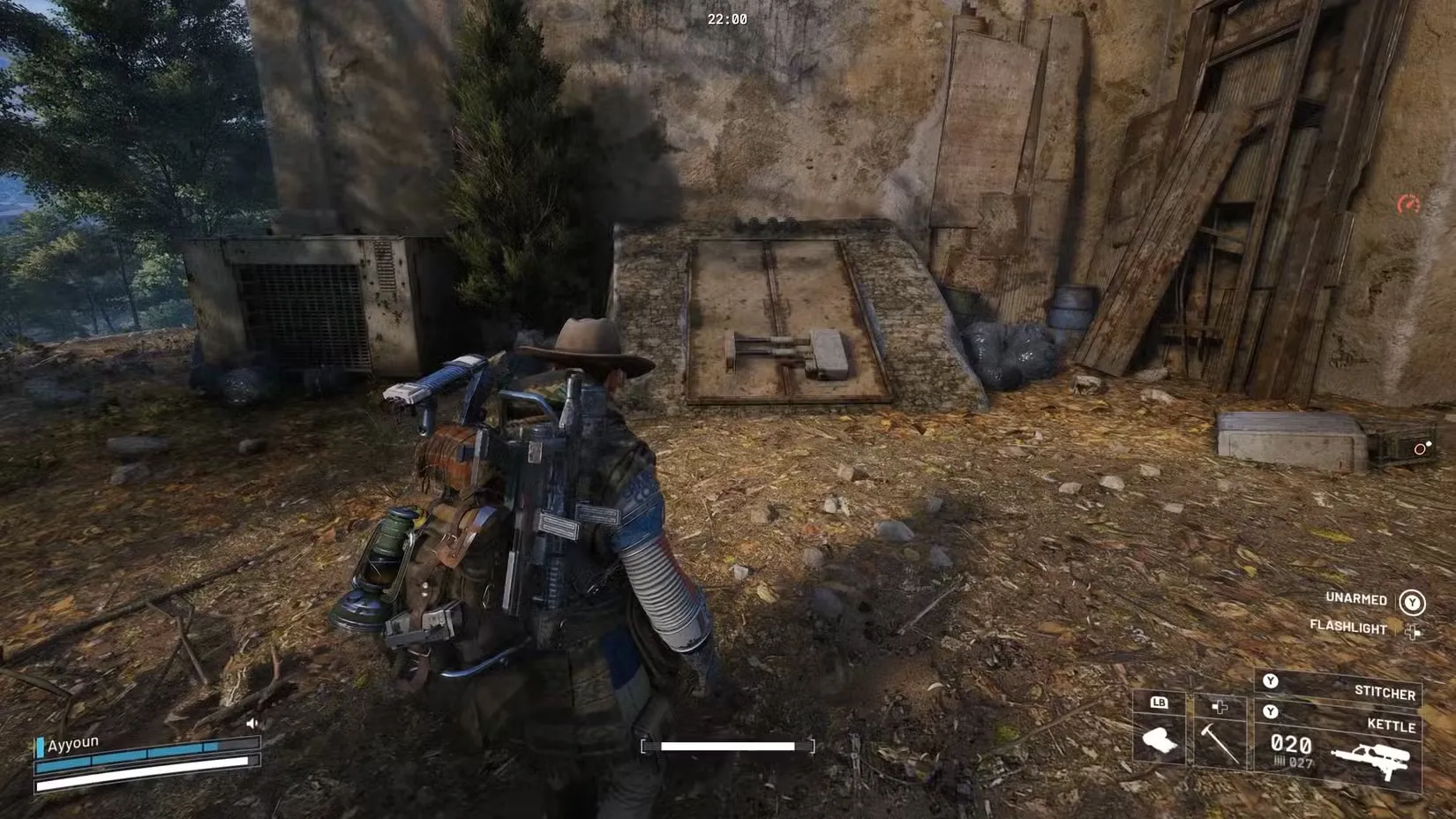Click the D-pad icon above the pickaxe slot
Screen dimensions: 1456x819
[1219, 705]
